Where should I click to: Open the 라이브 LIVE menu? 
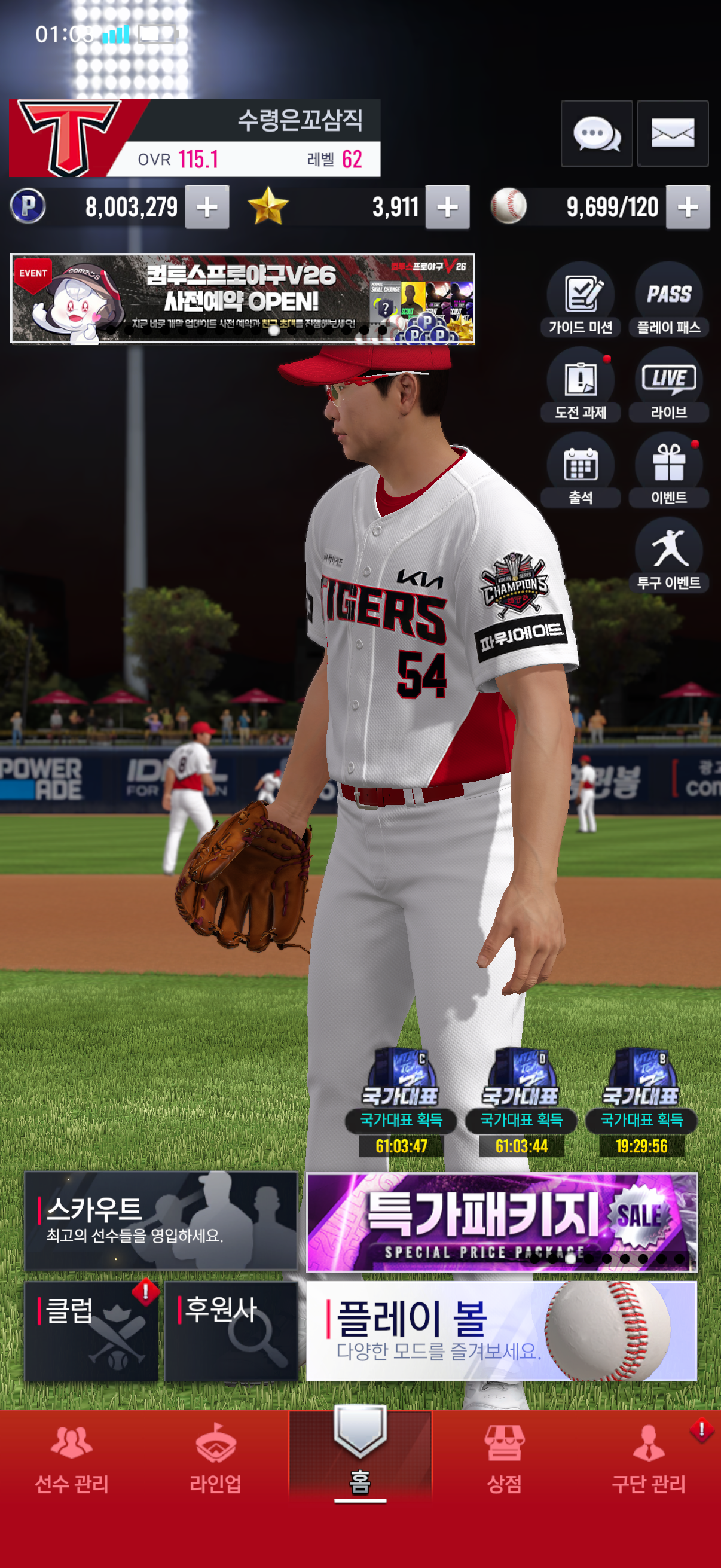(x=668, y=384)
